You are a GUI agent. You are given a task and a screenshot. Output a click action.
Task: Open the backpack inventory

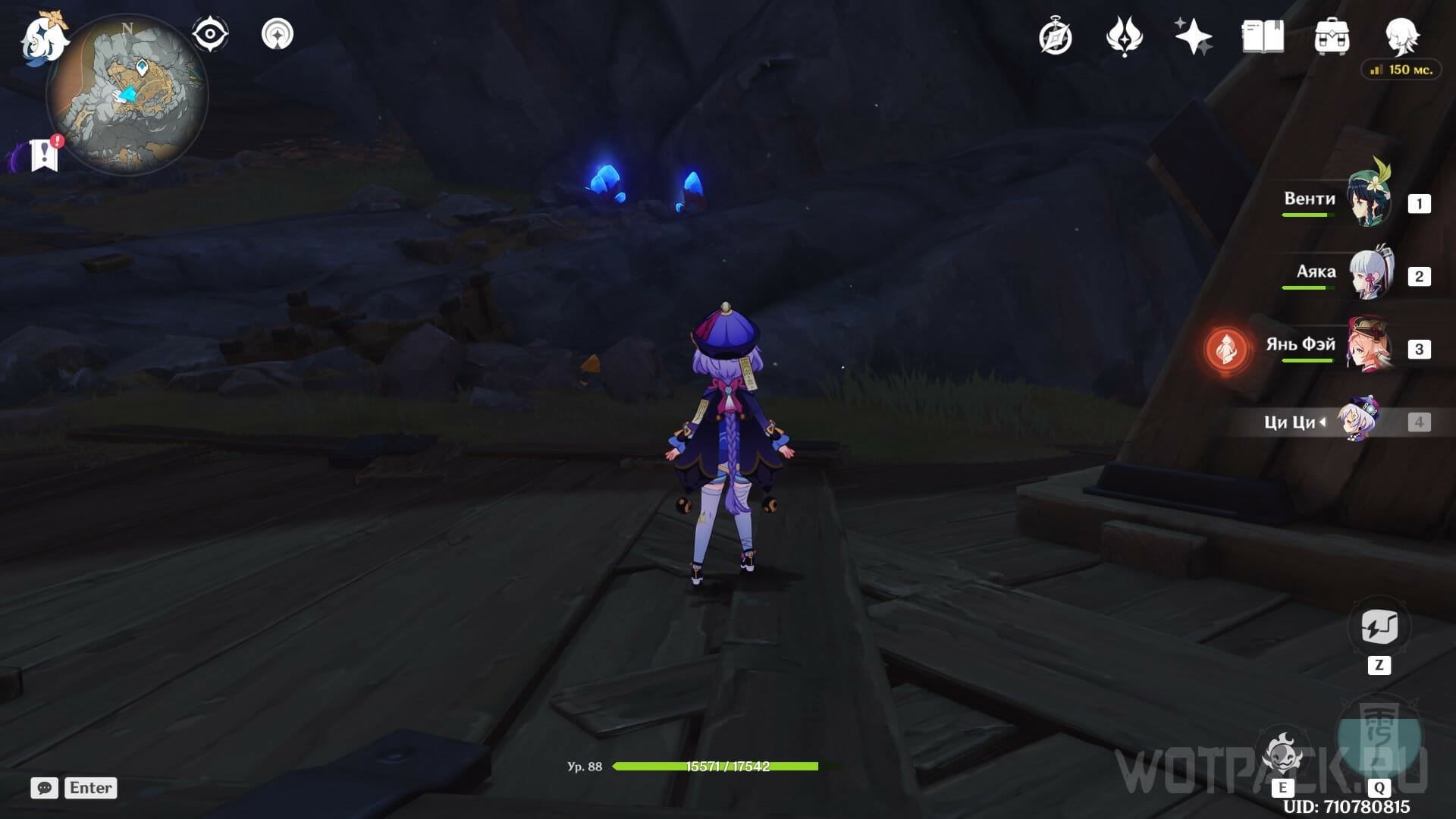(x=1332, y=36)
